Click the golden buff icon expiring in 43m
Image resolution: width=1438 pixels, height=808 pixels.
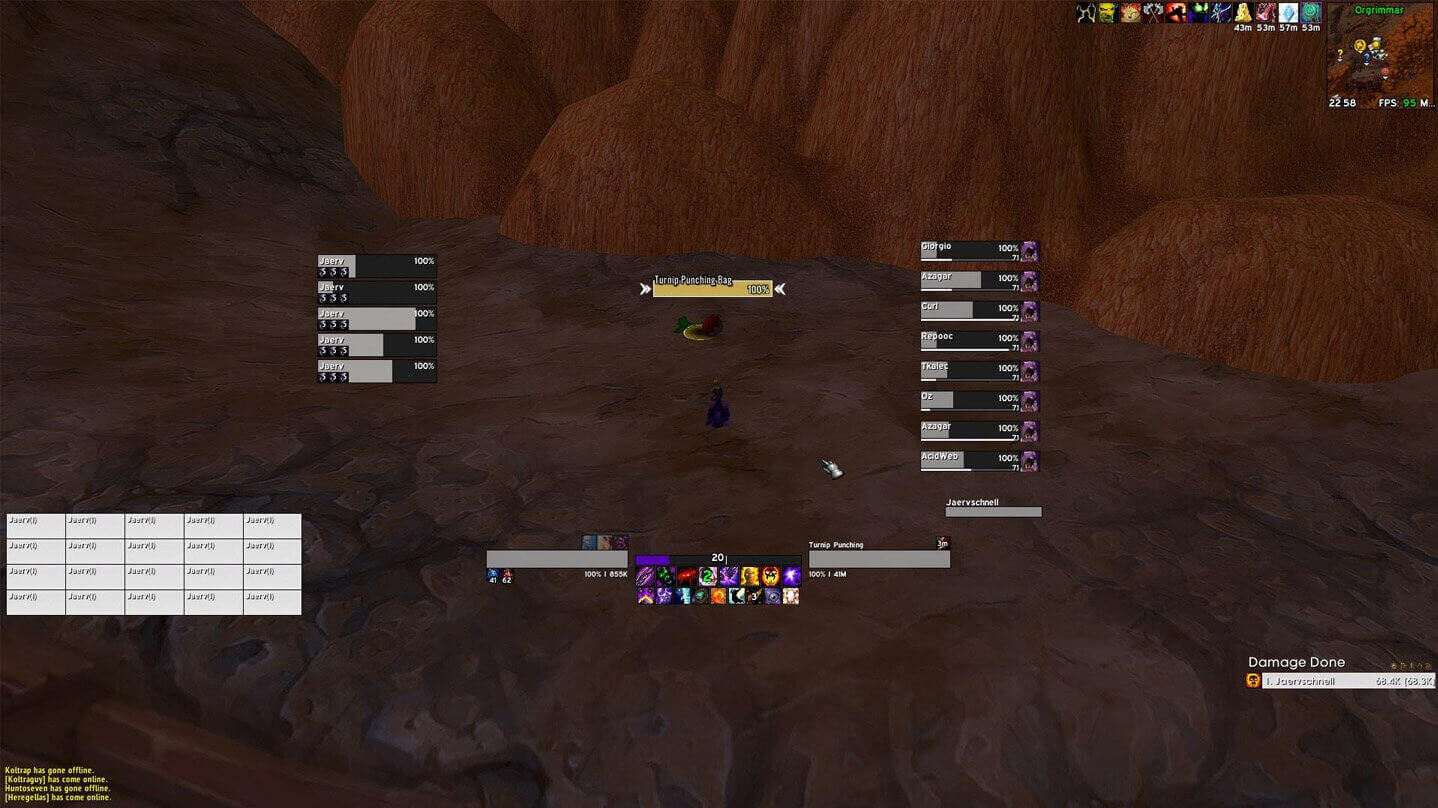pyautogui.click(x=1244, y=12)
